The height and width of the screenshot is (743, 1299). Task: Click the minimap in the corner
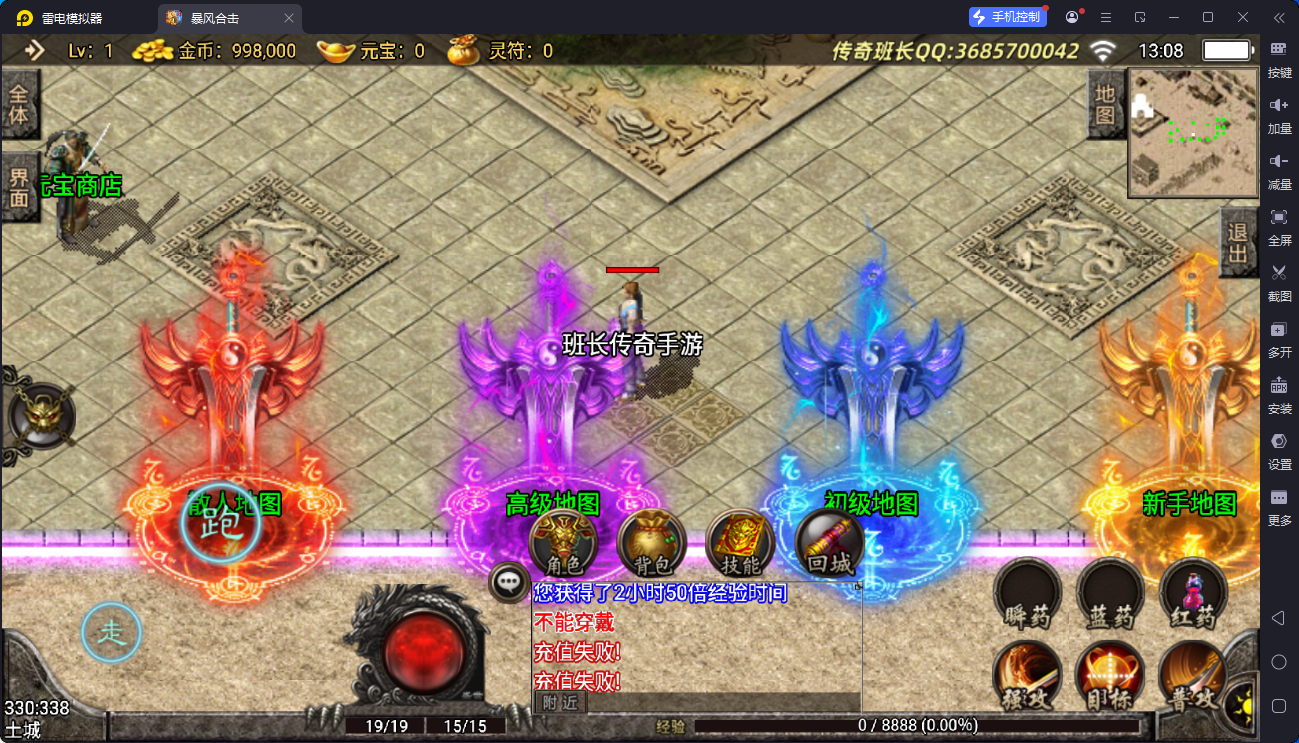[1193, 132]
